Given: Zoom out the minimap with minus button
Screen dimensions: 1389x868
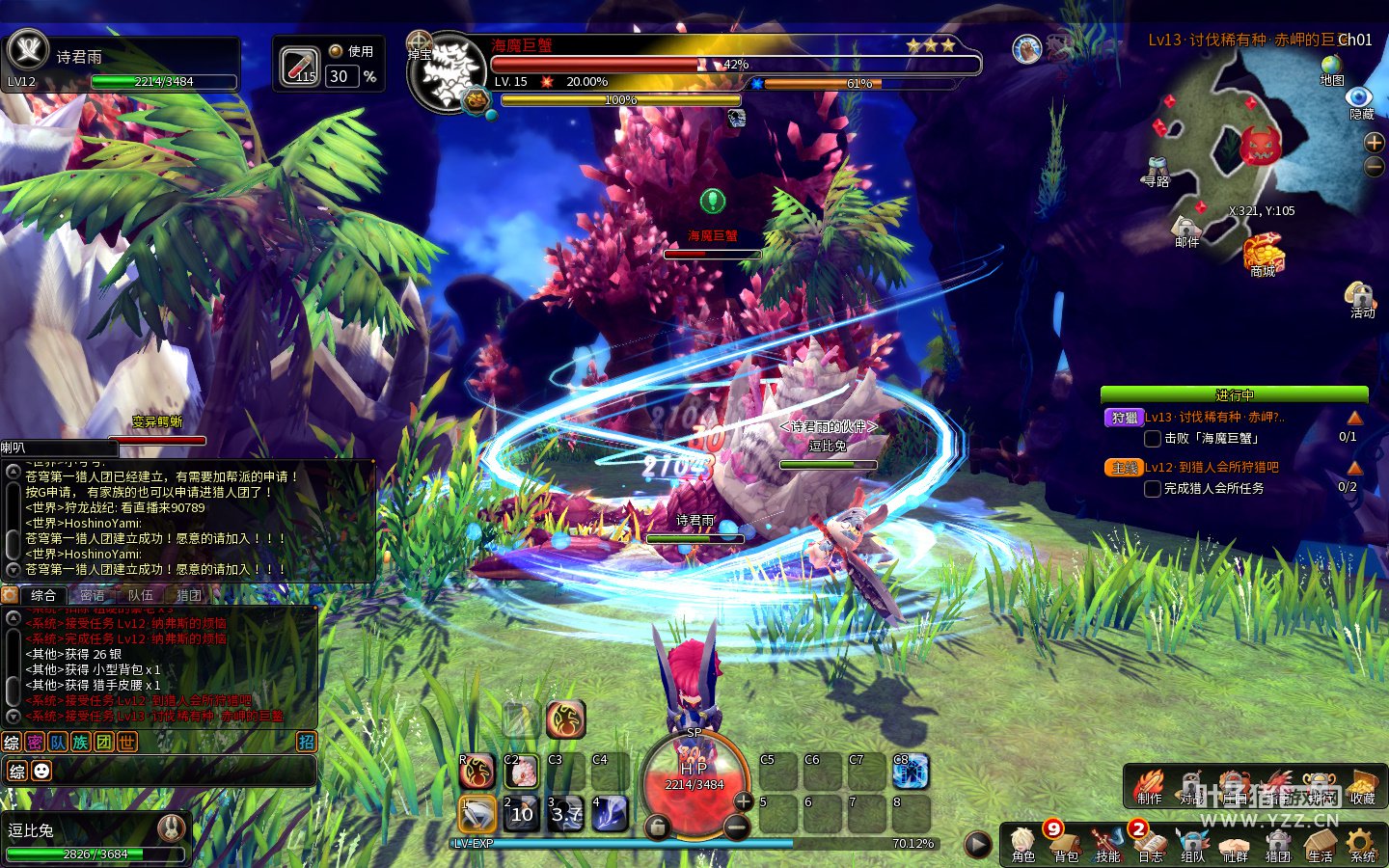Looking at the screenshot, I should click(1374, 167).
